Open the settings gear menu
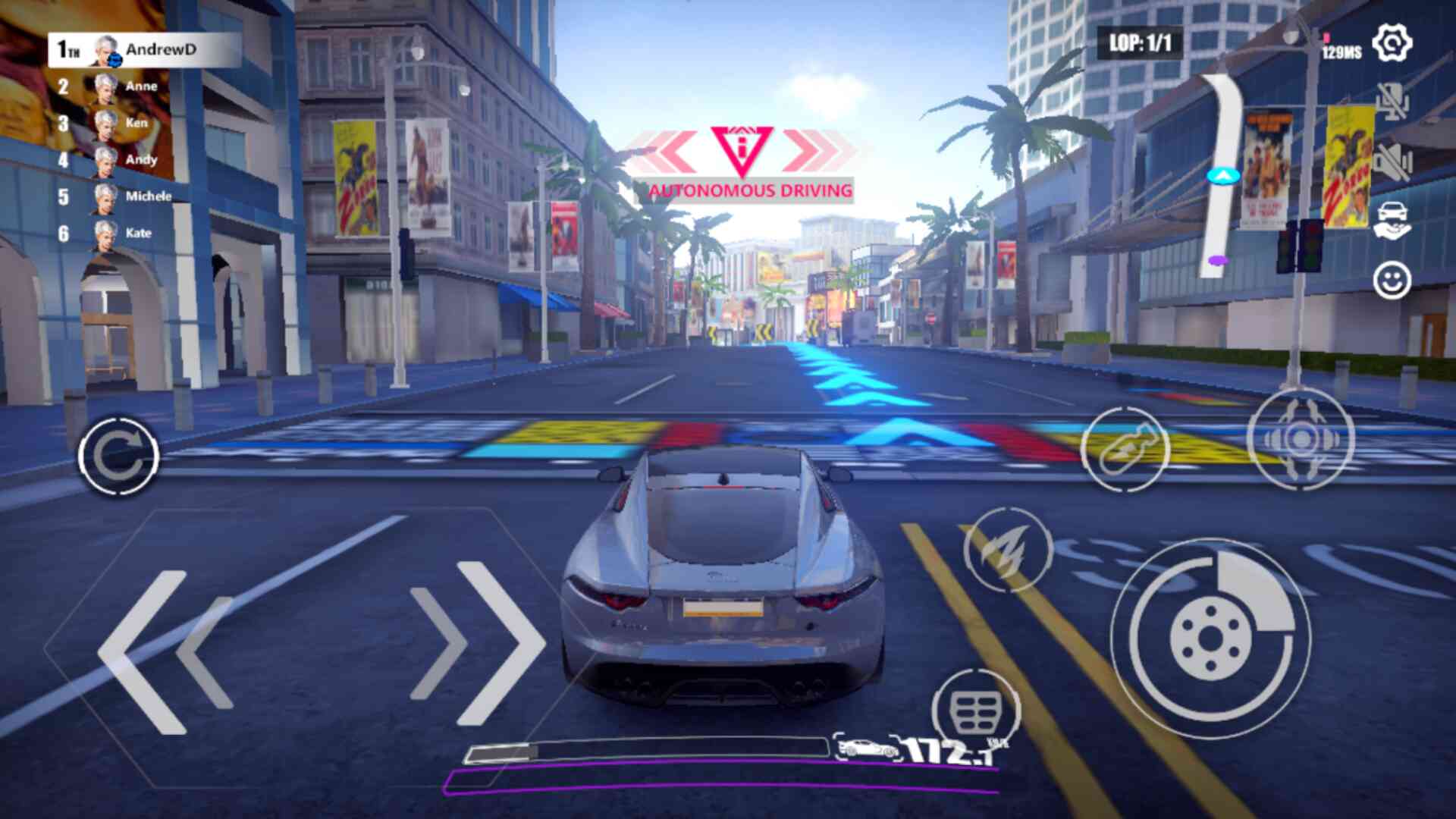Image resolution: width=1456 pixels, height=819 pixels. 1392,43
